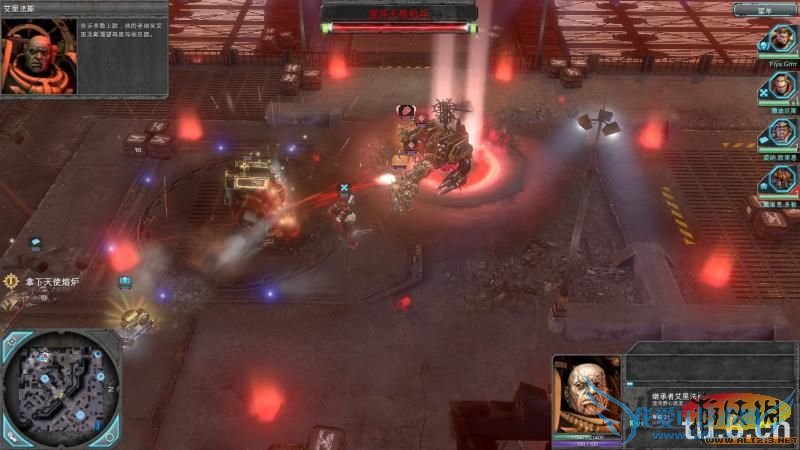Click the minimap's bottom-left corner button

(x=12, y=434)
